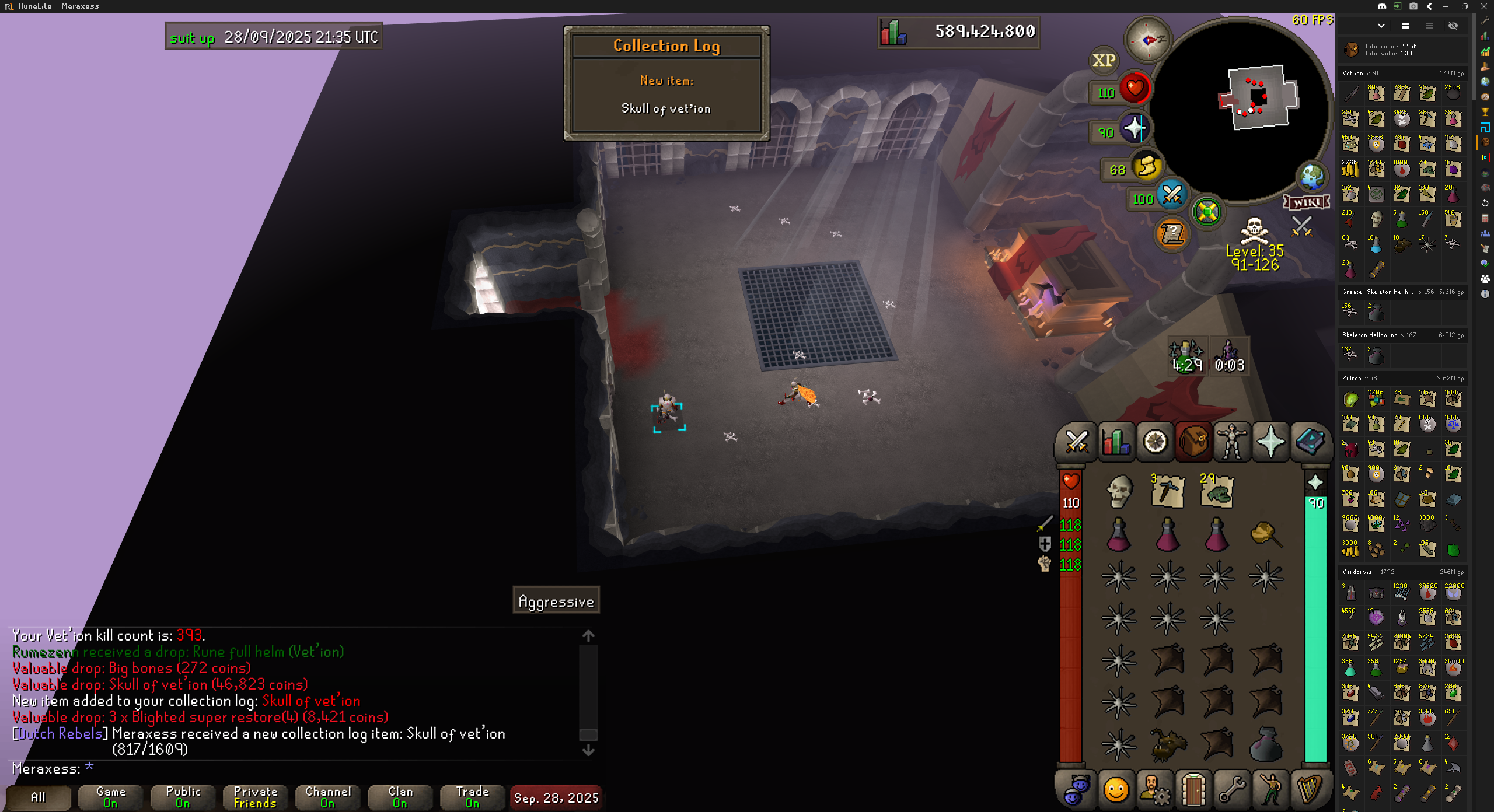The height and width of the screenshot is (812, 1494).
Task: Toggle the XP drops button
Action: pyautogui.click(x=1104, y=60)
